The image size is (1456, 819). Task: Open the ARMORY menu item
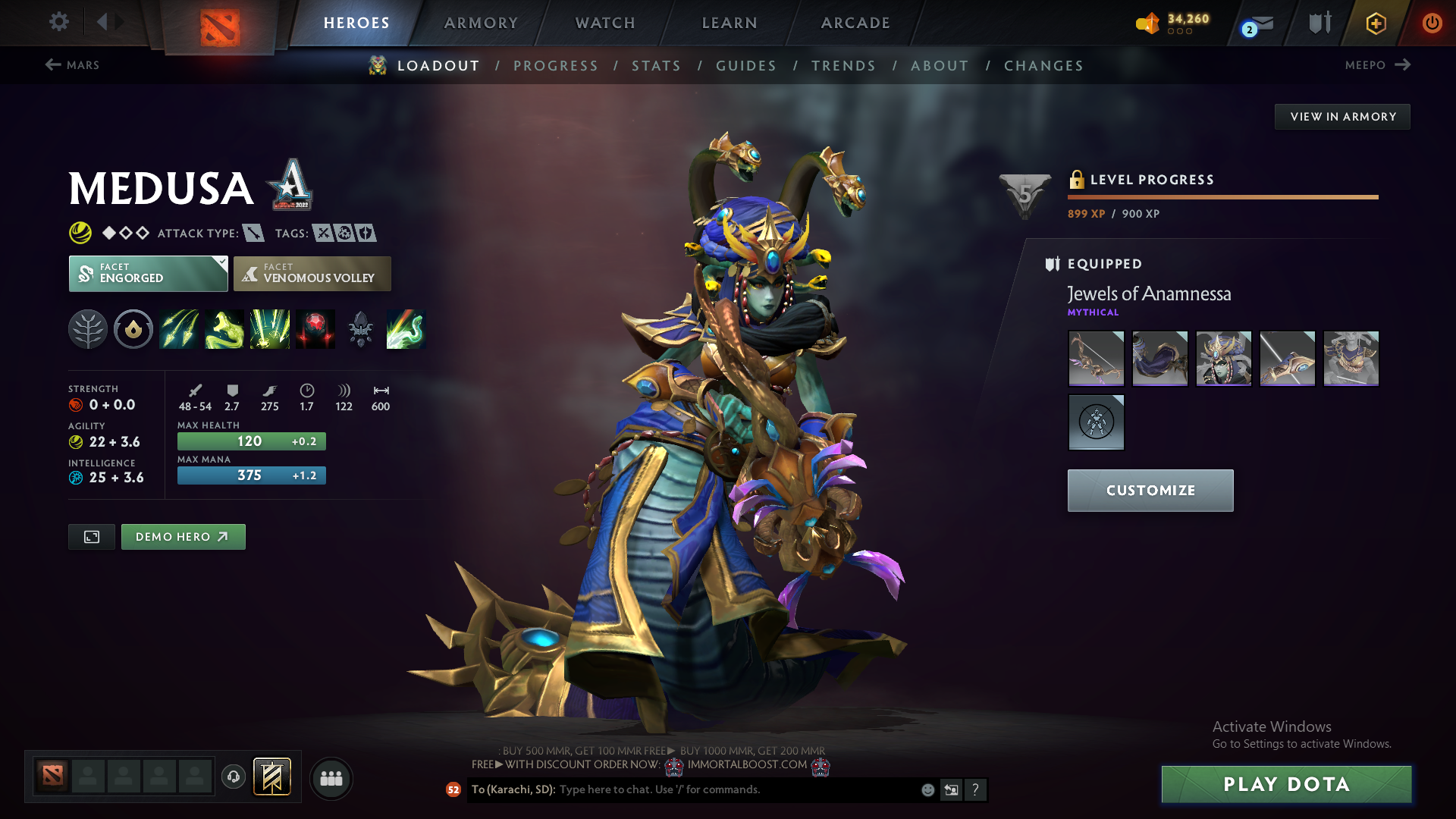pos(481,23)
